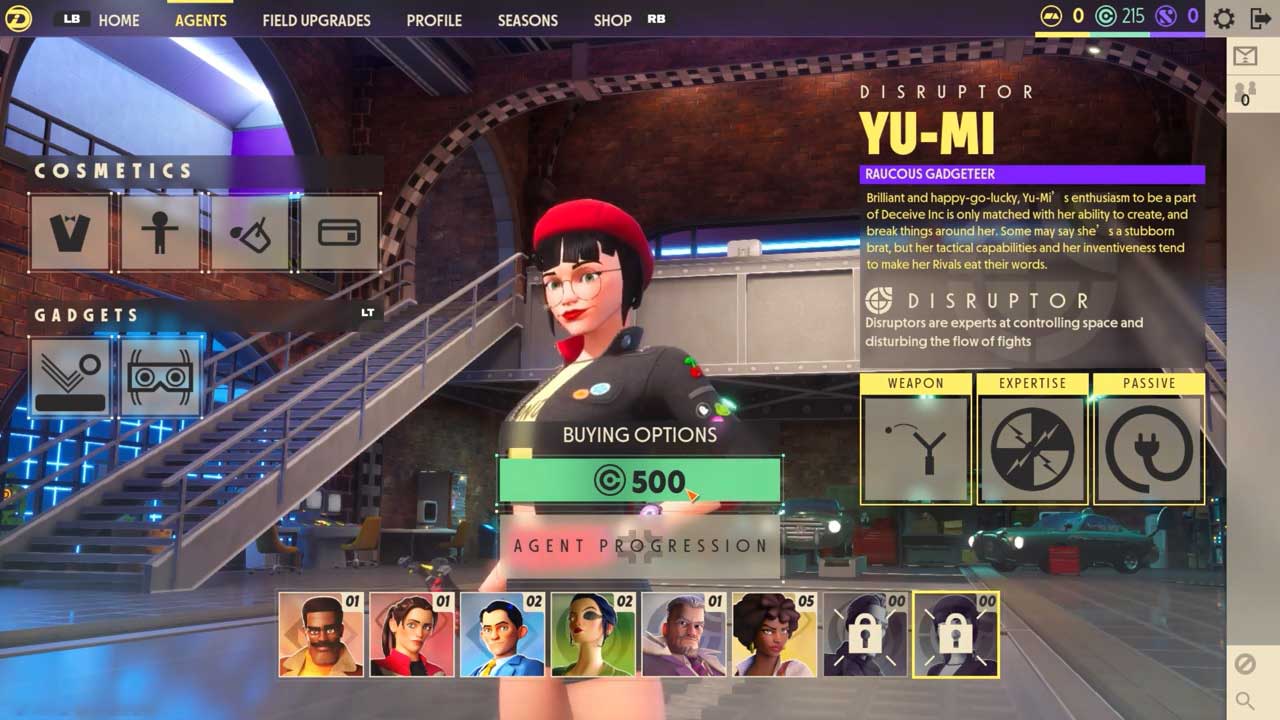This screenshot has height=720, width=1280.
Task: Open the mail envelope icon
Action: click(1245, 57)
